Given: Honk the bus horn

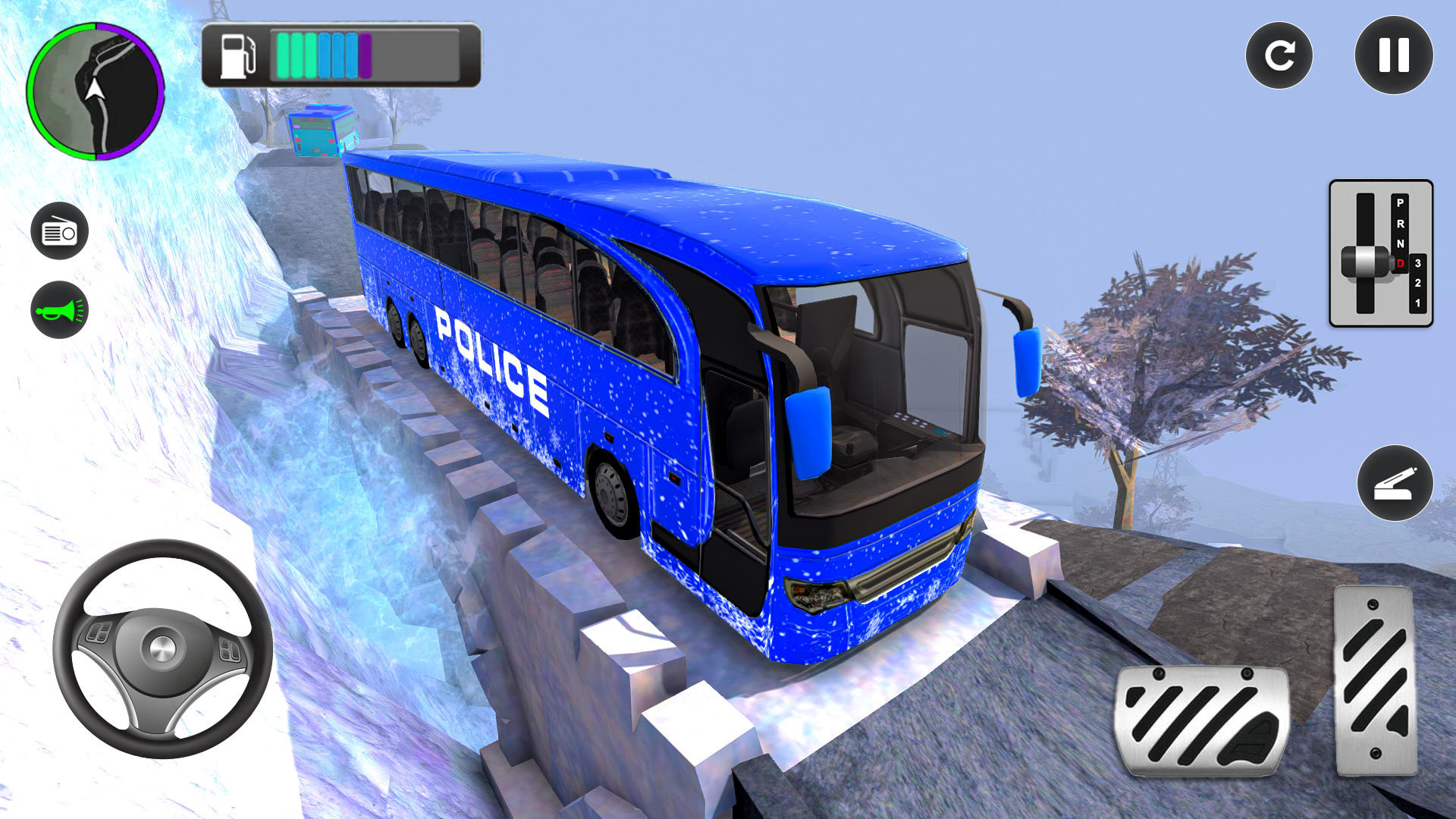Looking at the screenshot, I should 61,308.
